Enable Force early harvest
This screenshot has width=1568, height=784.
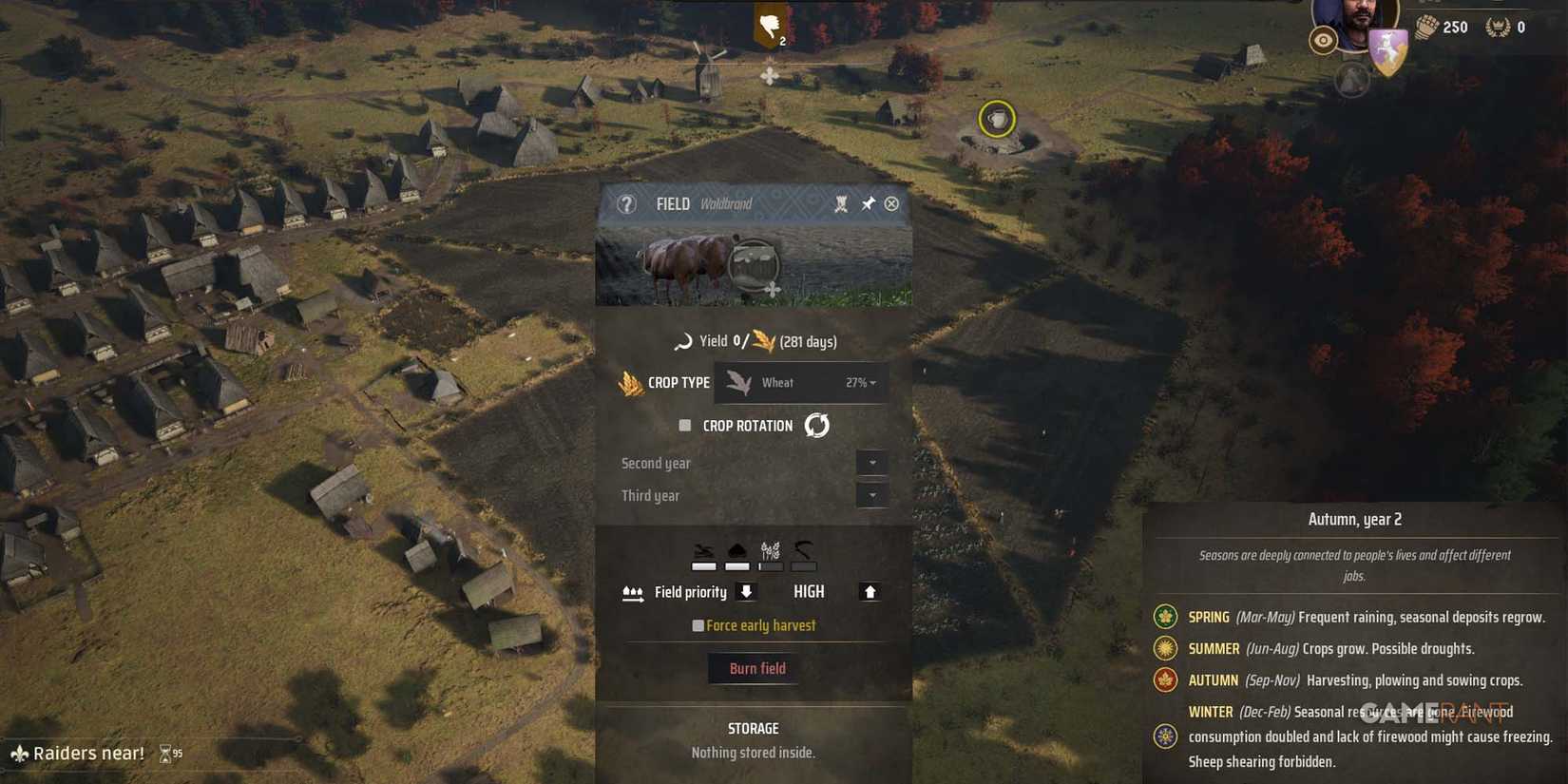698,624
